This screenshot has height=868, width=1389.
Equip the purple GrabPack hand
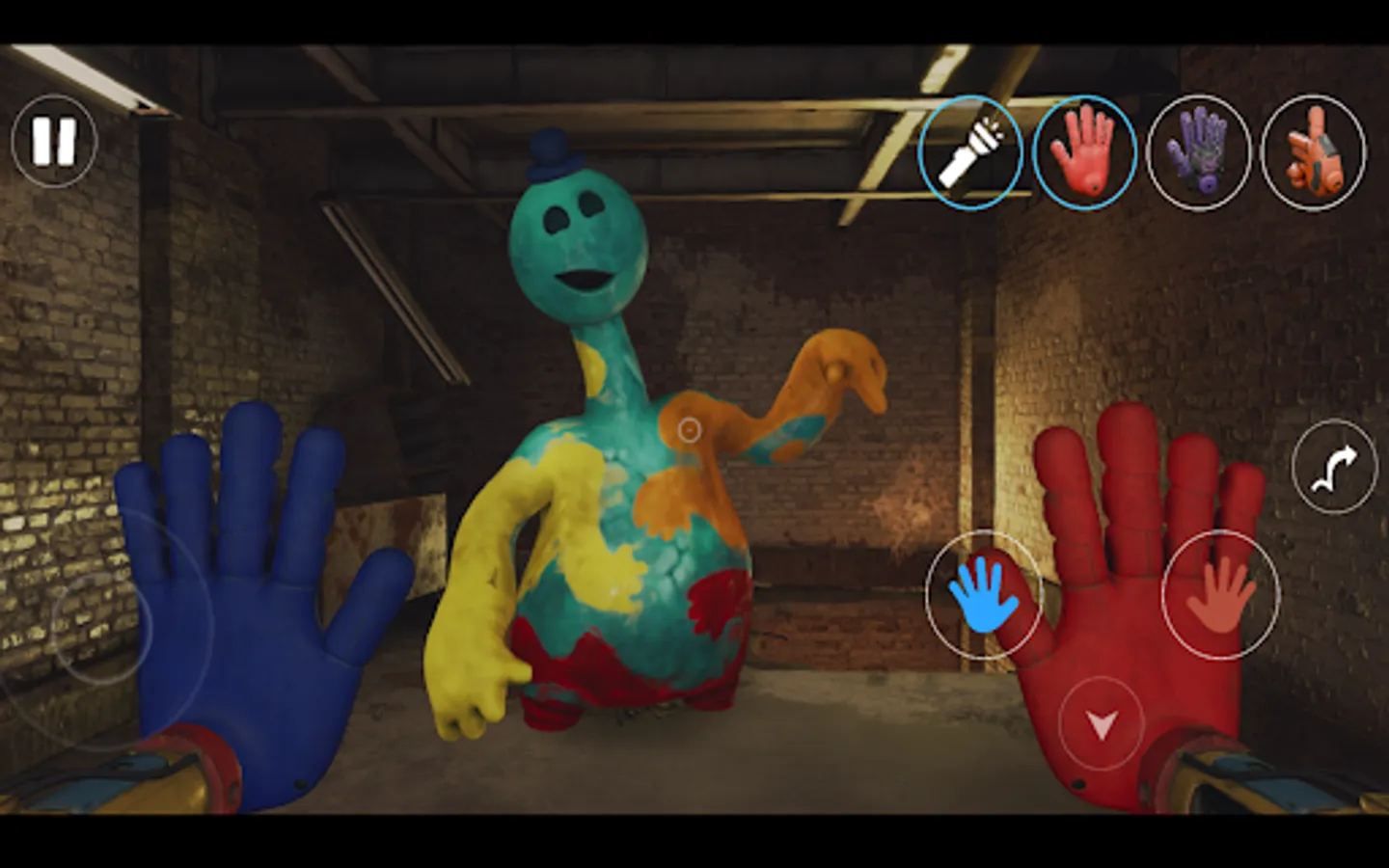[x=1201, y=152]
